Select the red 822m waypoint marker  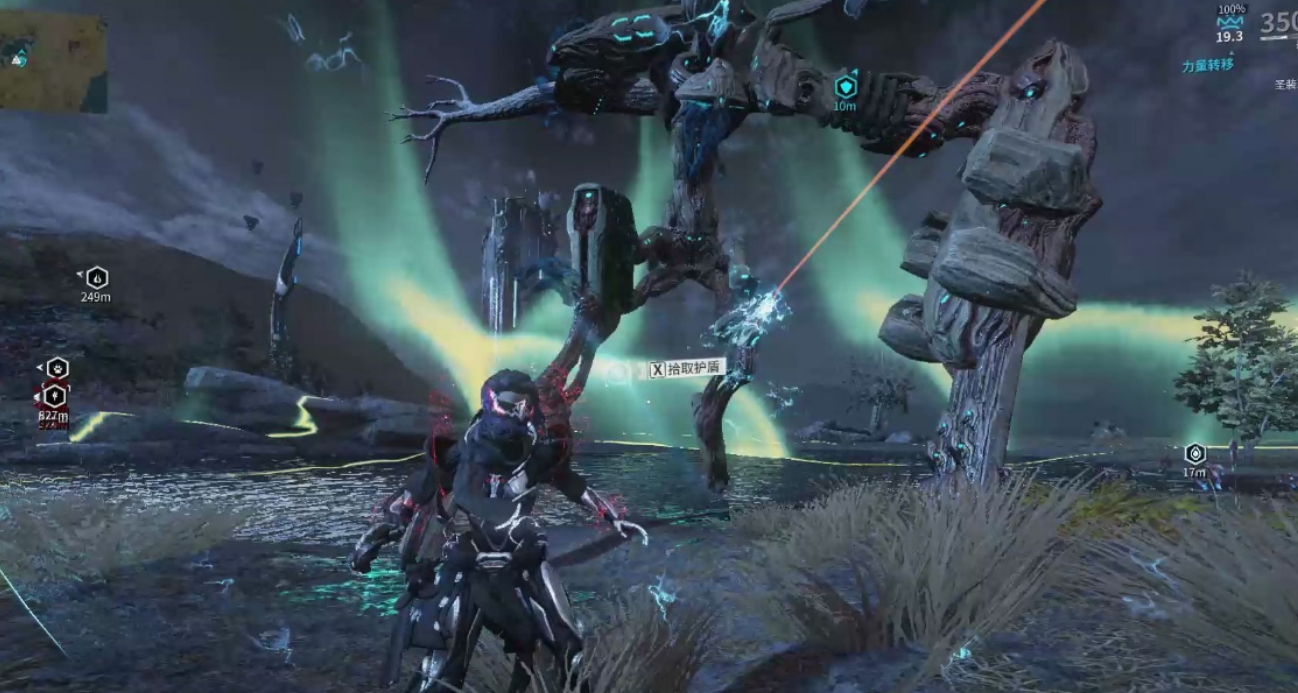(x=54, y=396)
